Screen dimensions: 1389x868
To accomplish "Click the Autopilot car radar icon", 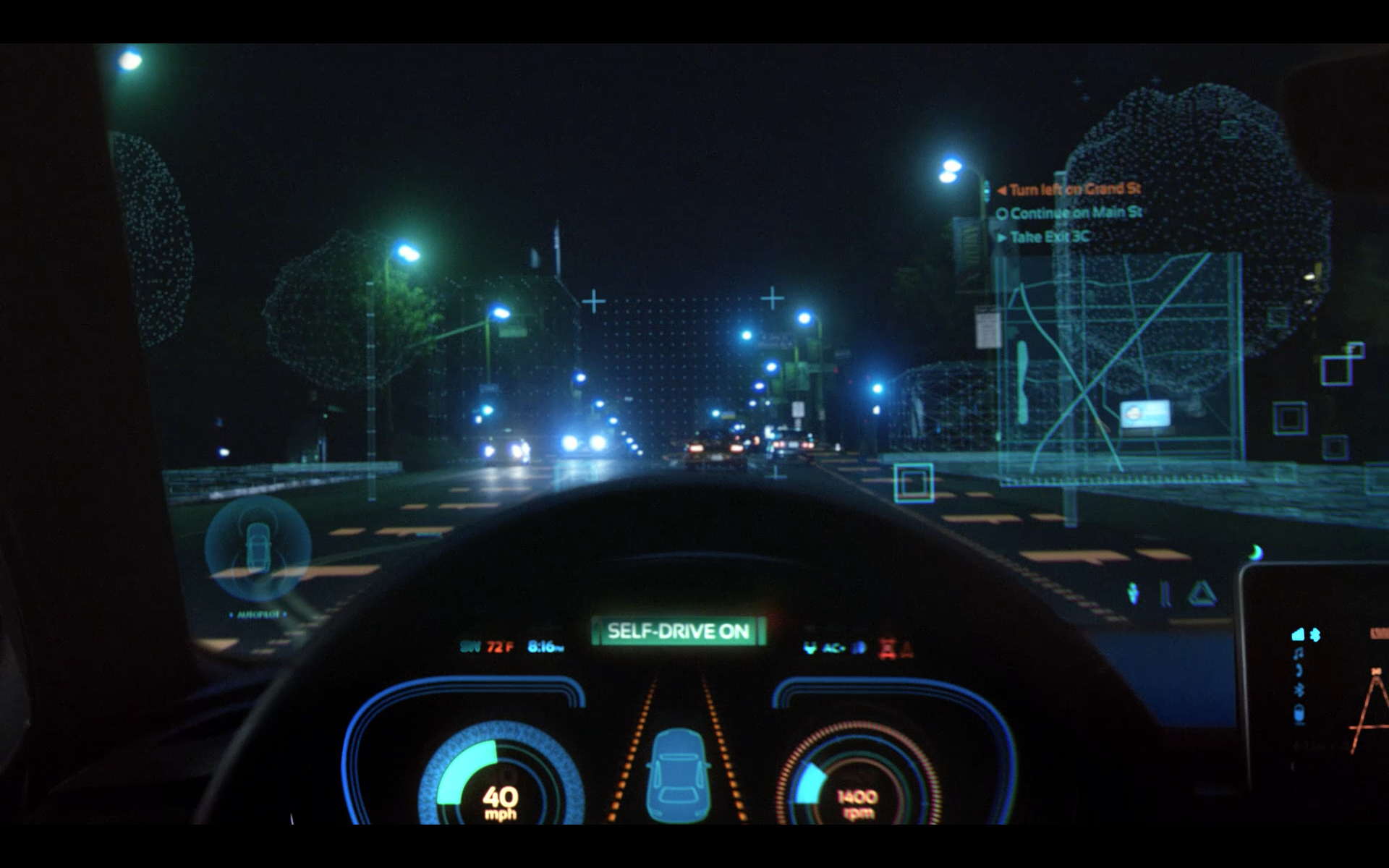I will [x=258, y=547].
